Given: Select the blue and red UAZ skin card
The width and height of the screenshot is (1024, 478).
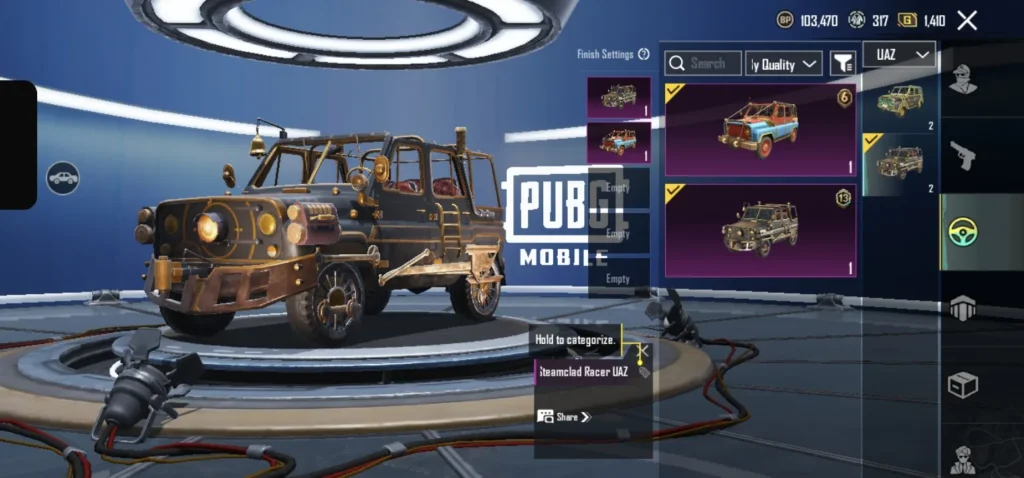Looking at the screenshot, I should (x=760, y=130).
